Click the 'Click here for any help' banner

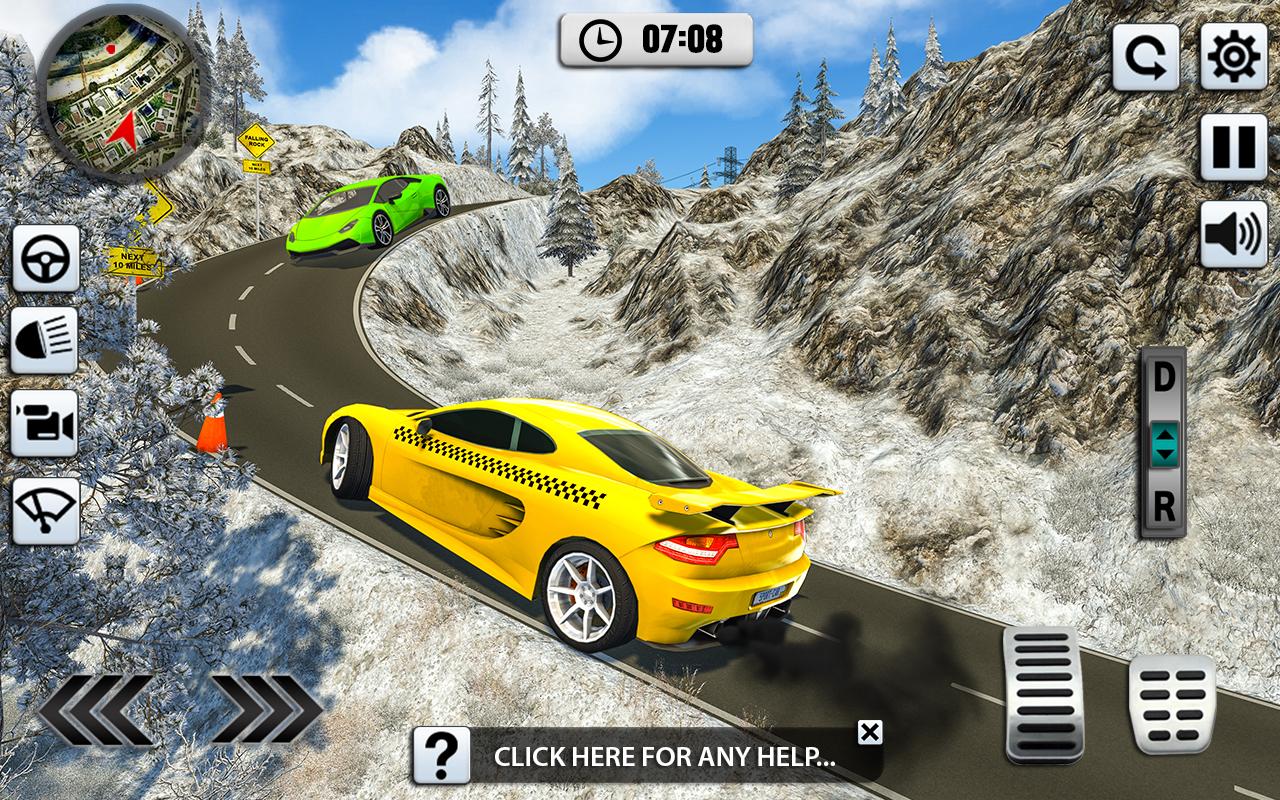[665, 757]
